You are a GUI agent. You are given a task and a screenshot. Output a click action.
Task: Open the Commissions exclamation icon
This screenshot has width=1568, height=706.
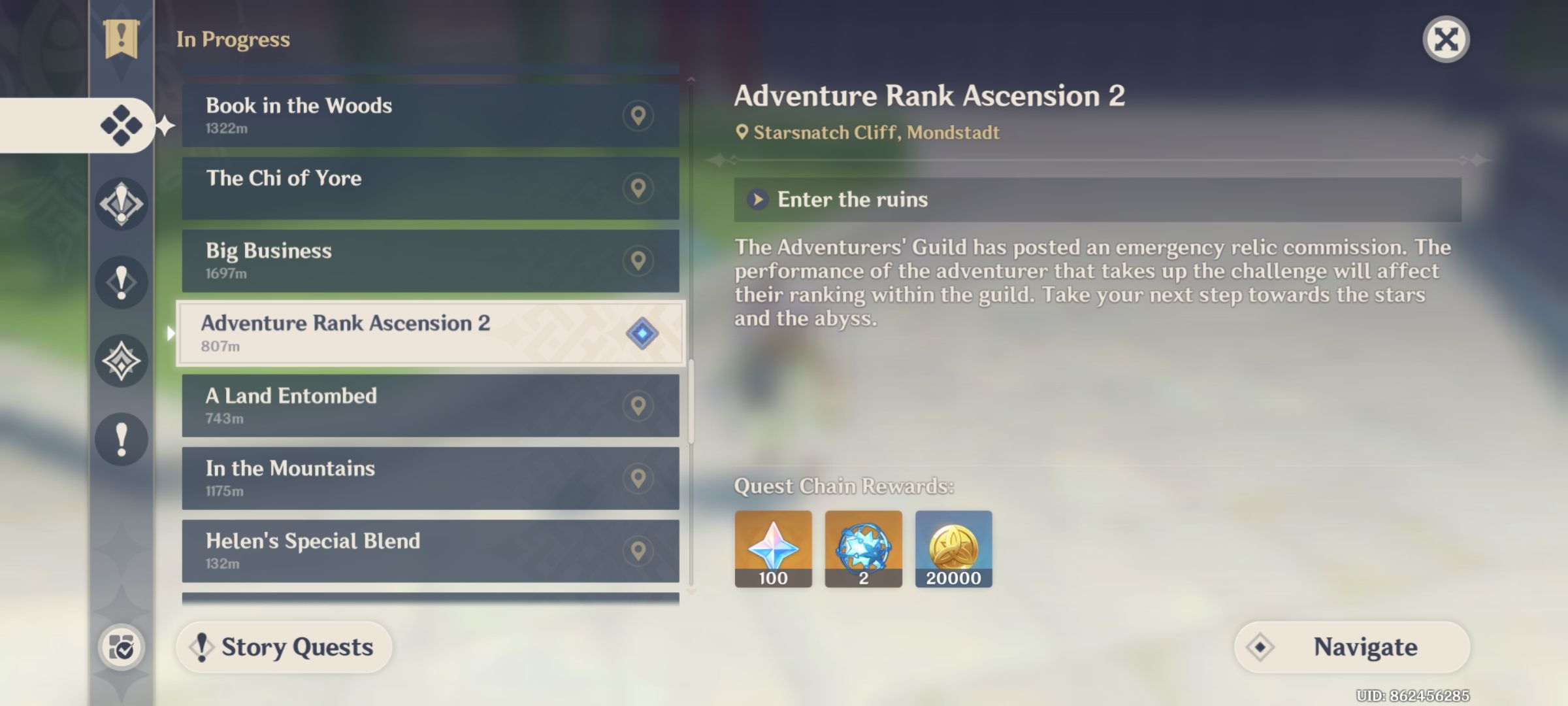click(121, 438)
